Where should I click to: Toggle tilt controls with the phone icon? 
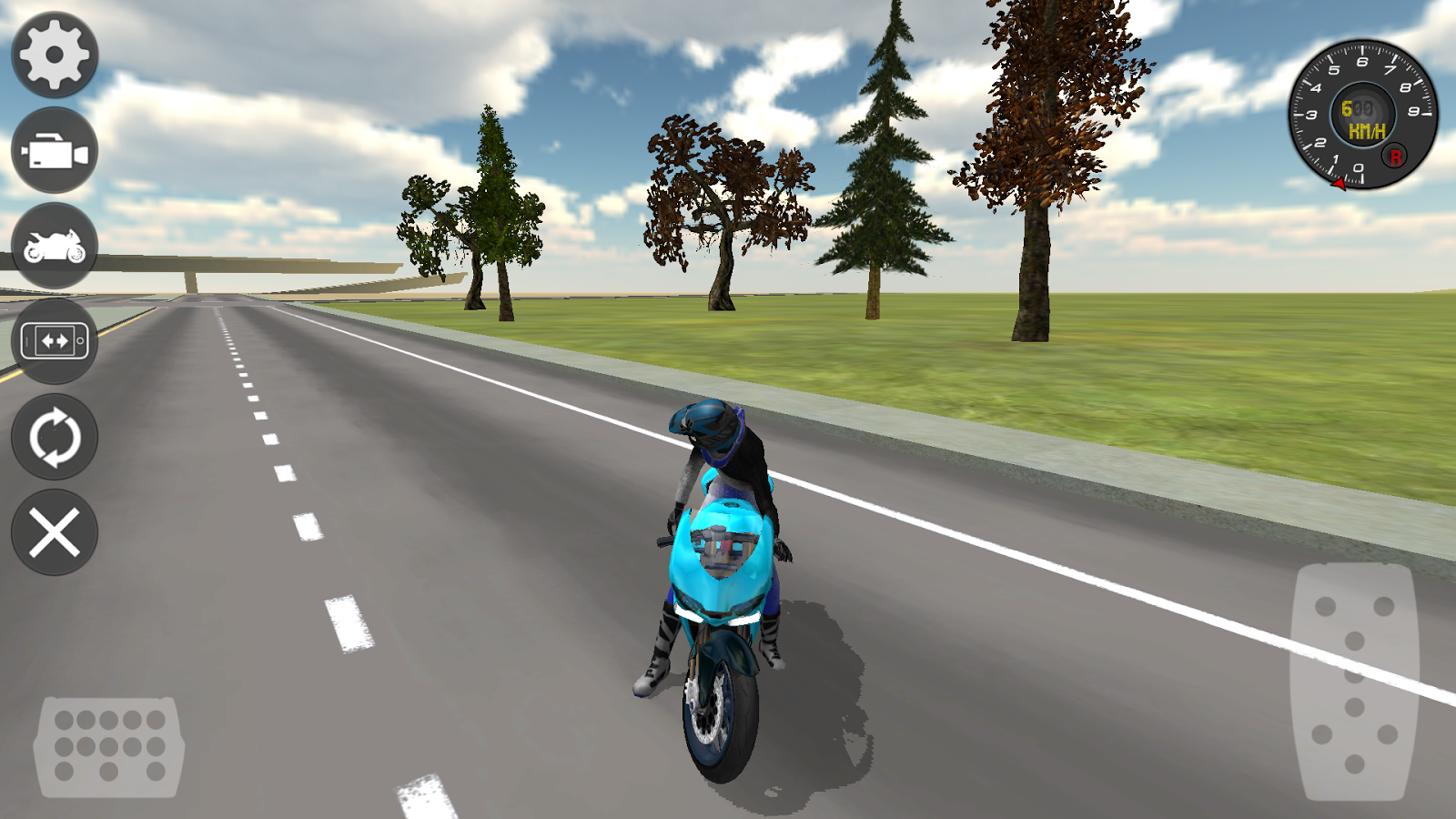pyautogui.click(x=53, y=341)
